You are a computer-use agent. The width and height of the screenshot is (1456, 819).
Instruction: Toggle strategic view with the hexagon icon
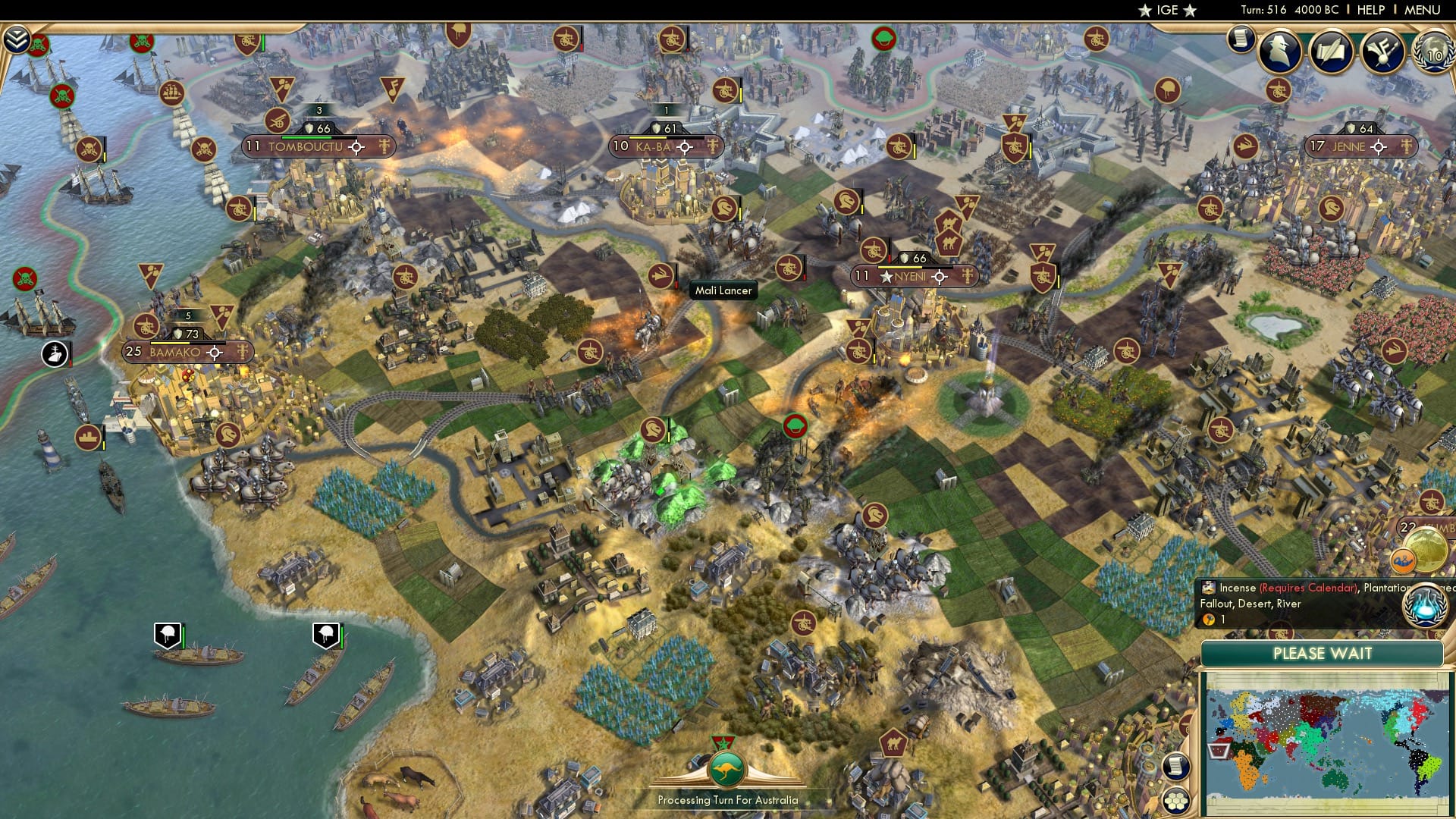1176,802
